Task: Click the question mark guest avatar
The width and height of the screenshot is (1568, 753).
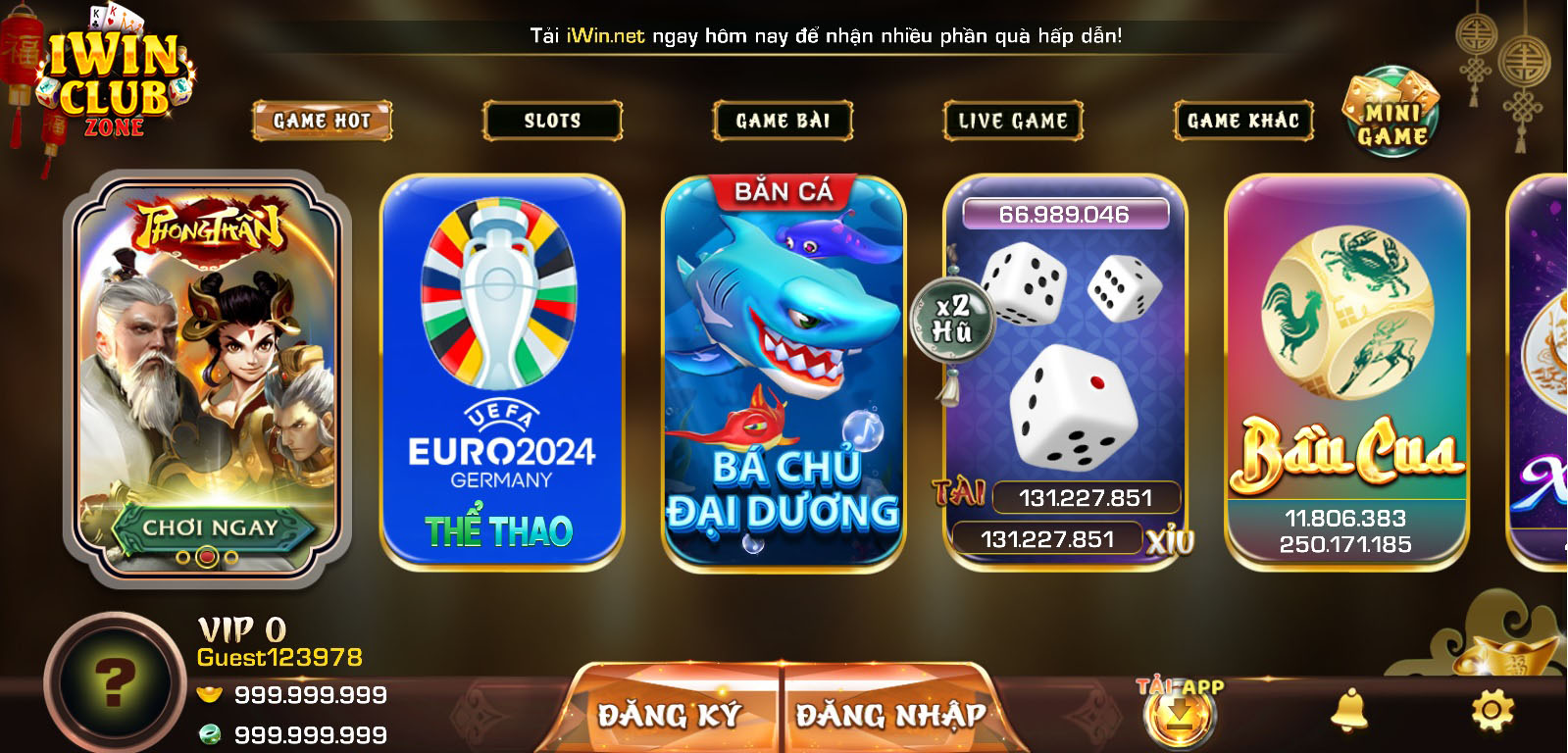Action: 115,682
